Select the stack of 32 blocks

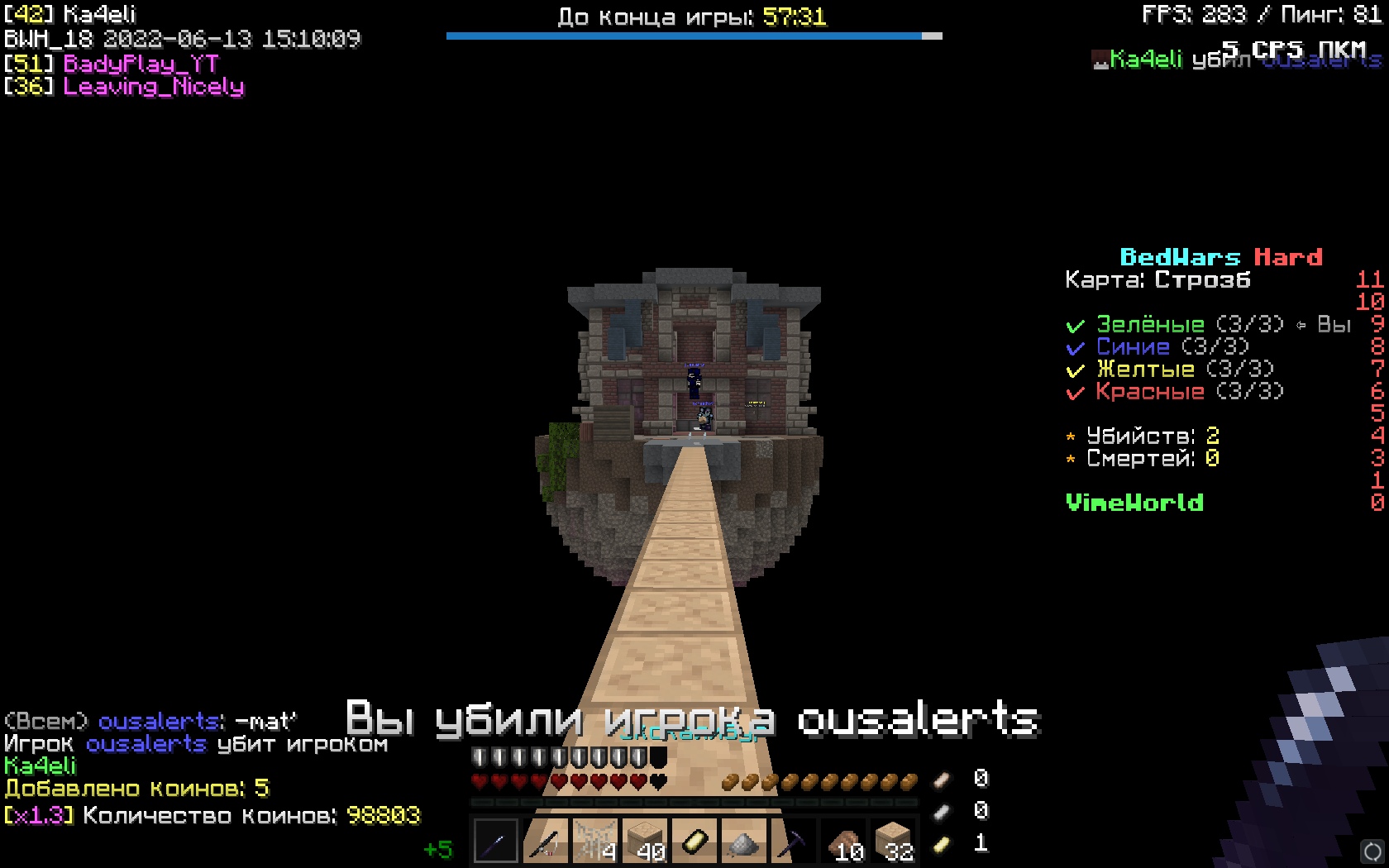[895, 842]
